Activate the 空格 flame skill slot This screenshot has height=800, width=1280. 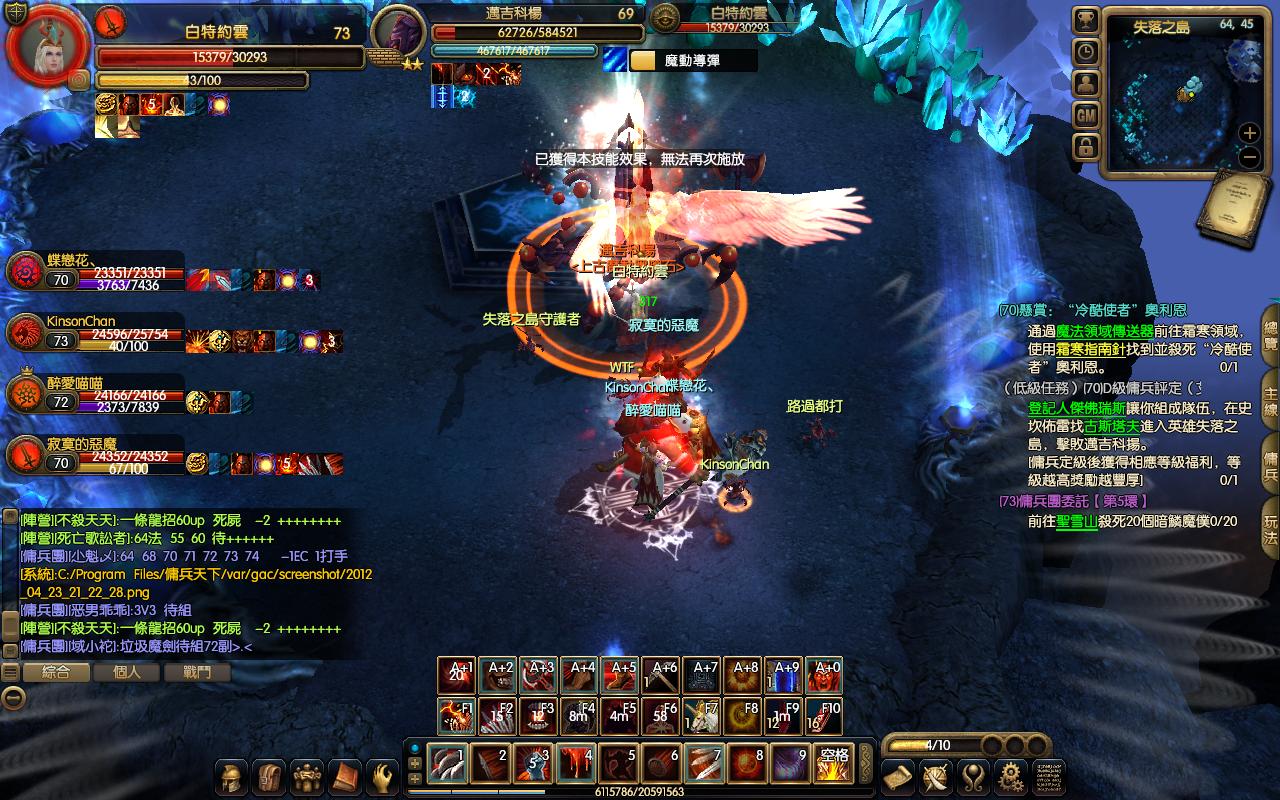[x=833, y=765]
